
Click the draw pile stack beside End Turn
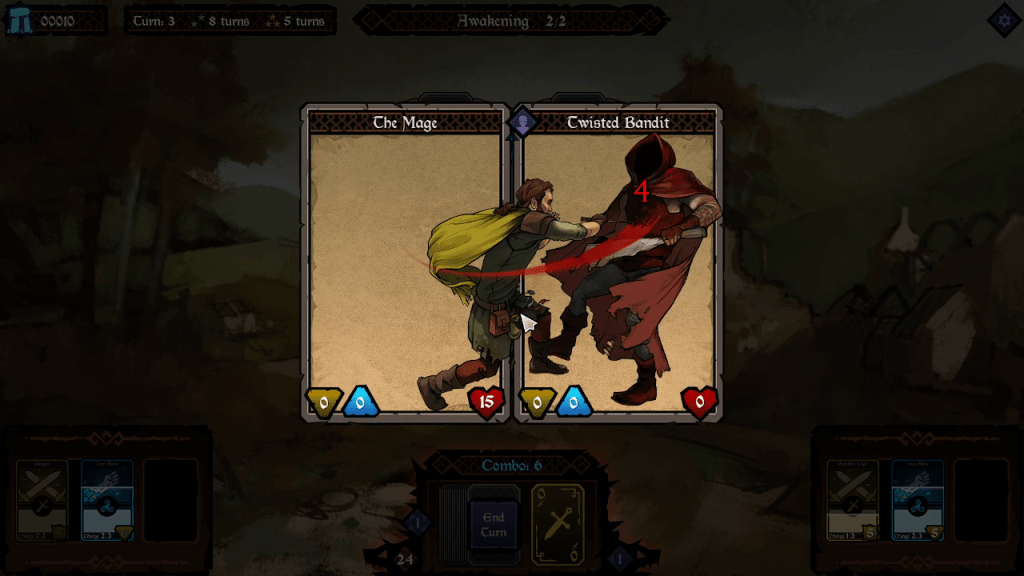pos(452,523)
